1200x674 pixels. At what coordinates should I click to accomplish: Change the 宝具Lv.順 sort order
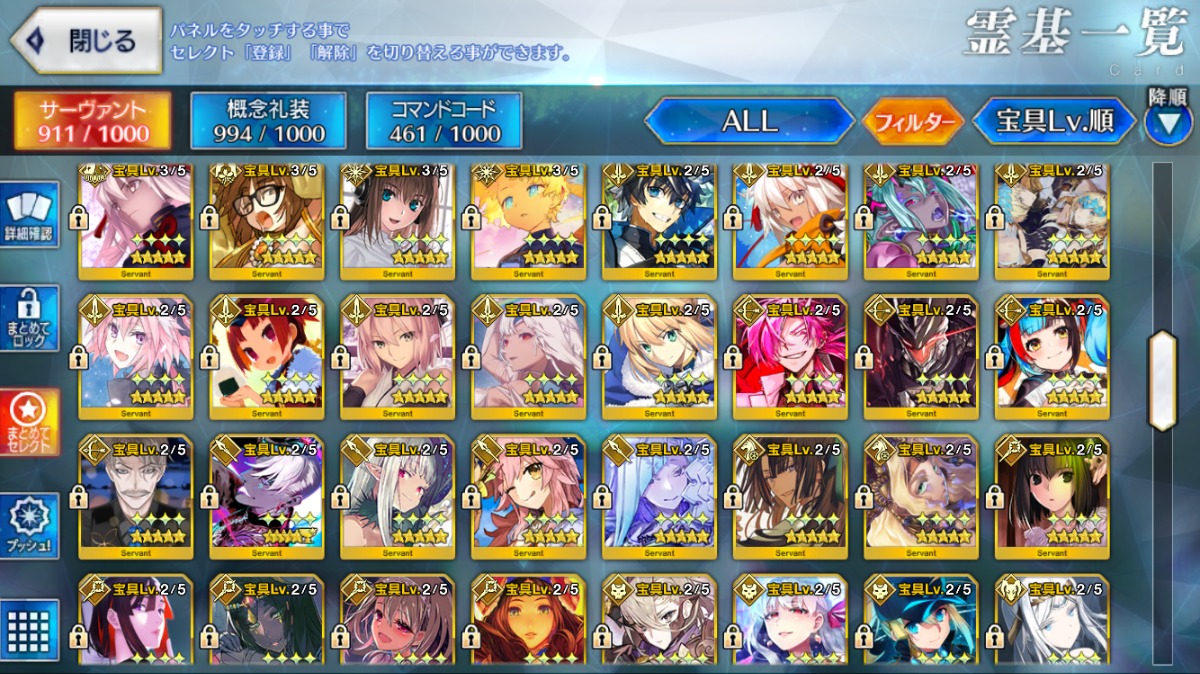1055,122
